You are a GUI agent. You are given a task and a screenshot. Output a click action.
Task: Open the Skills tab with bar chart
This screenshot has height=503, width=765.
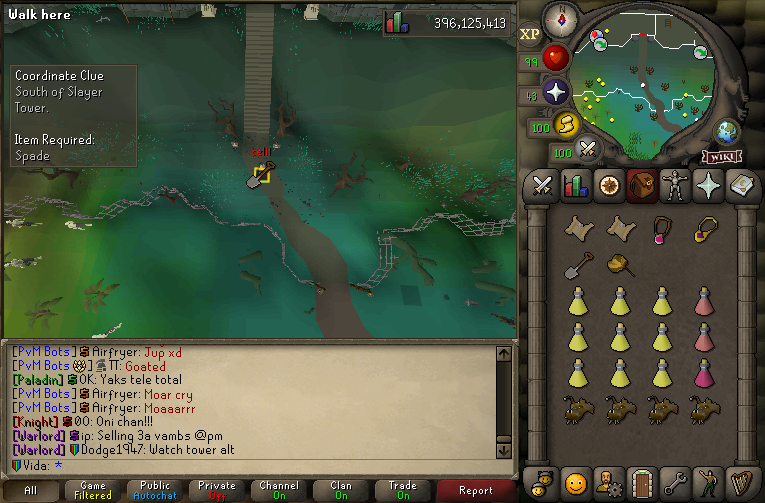pos(575,186)
